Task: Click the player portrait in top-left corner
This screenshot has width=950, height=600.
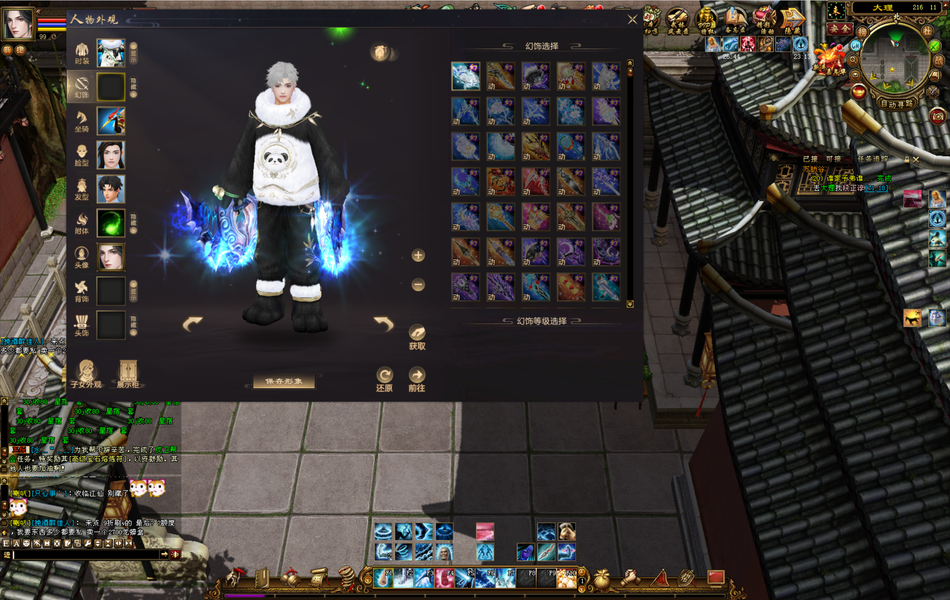Action: pyautogui.click(x=18, y=24)
